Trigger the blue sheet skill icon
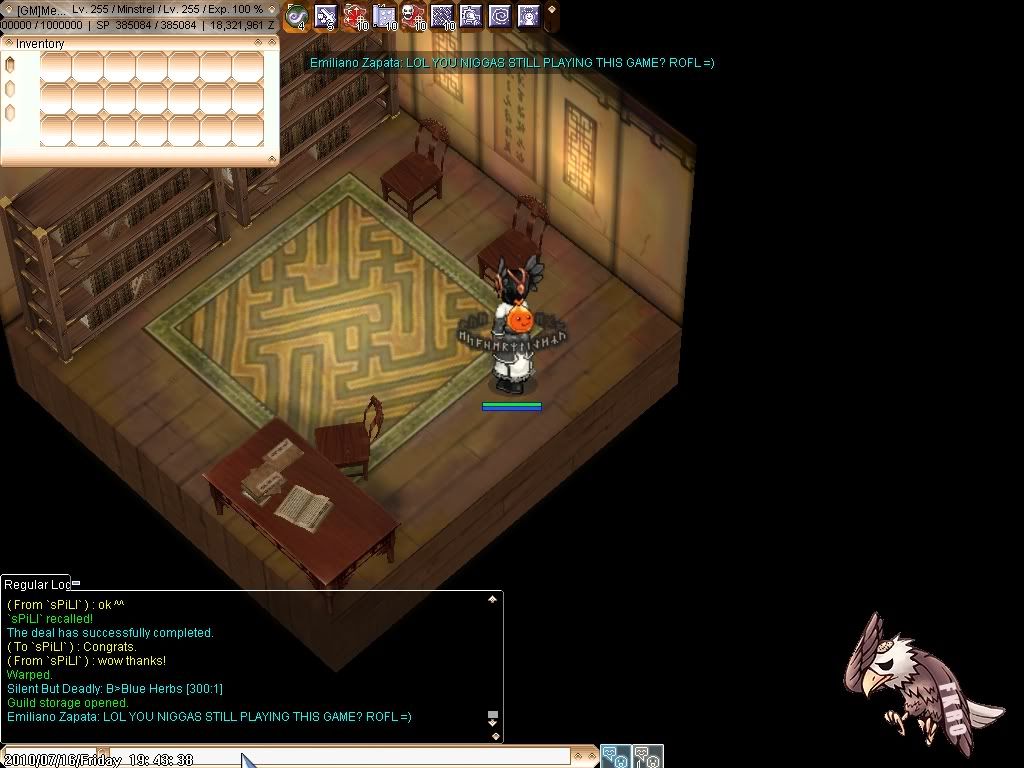 [x=384, y=16]
